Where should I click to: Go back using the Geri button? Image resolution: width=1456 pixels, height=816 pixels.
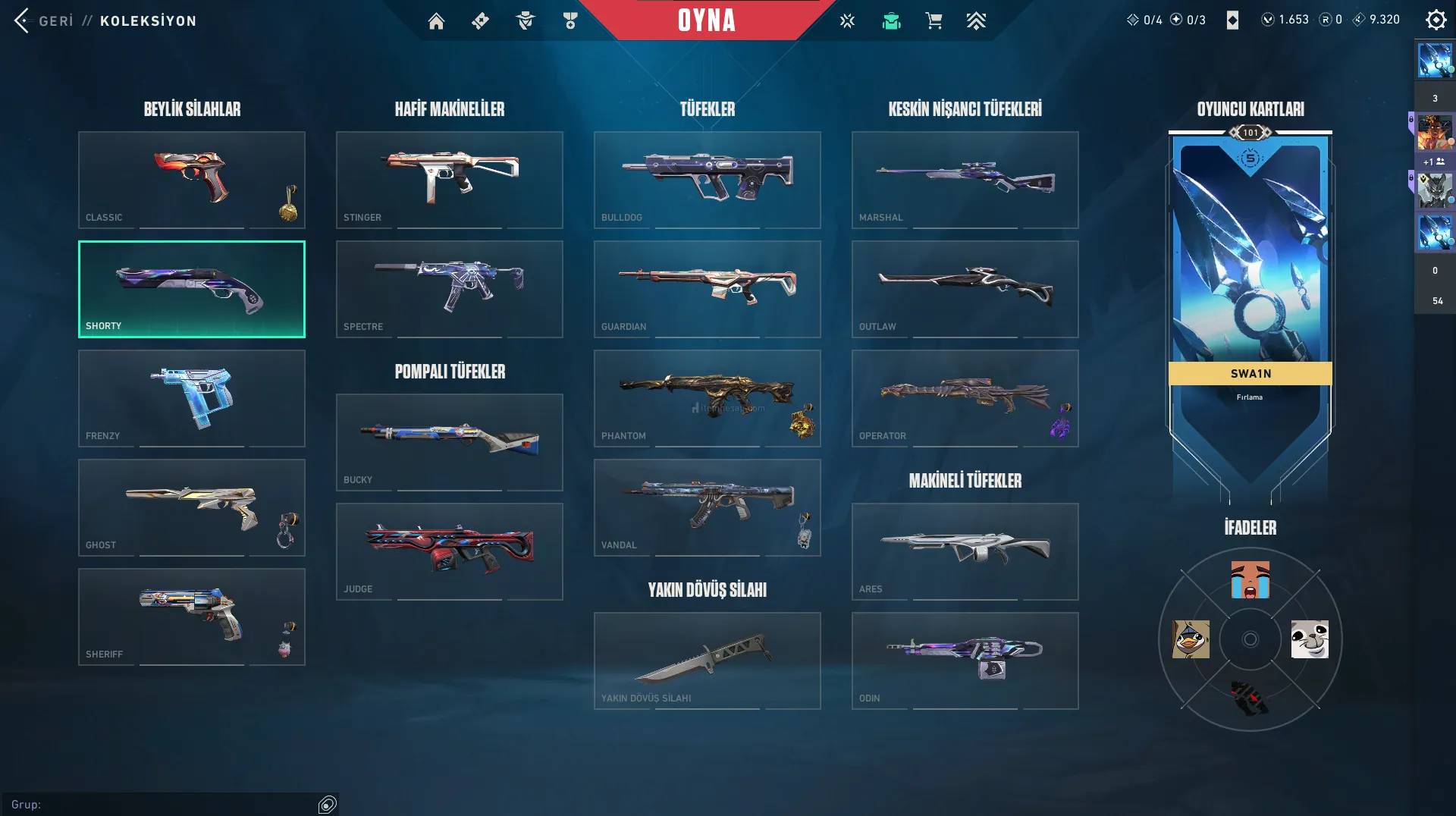(44, 20)
